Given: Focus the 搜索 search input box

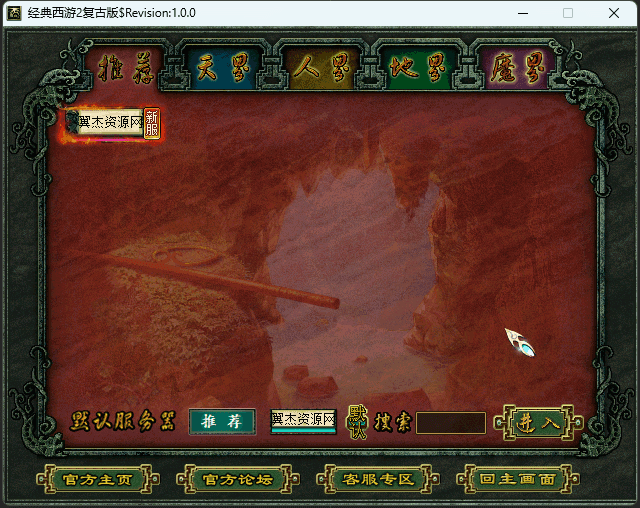Looking at the screenshot, I should point(450,423).
